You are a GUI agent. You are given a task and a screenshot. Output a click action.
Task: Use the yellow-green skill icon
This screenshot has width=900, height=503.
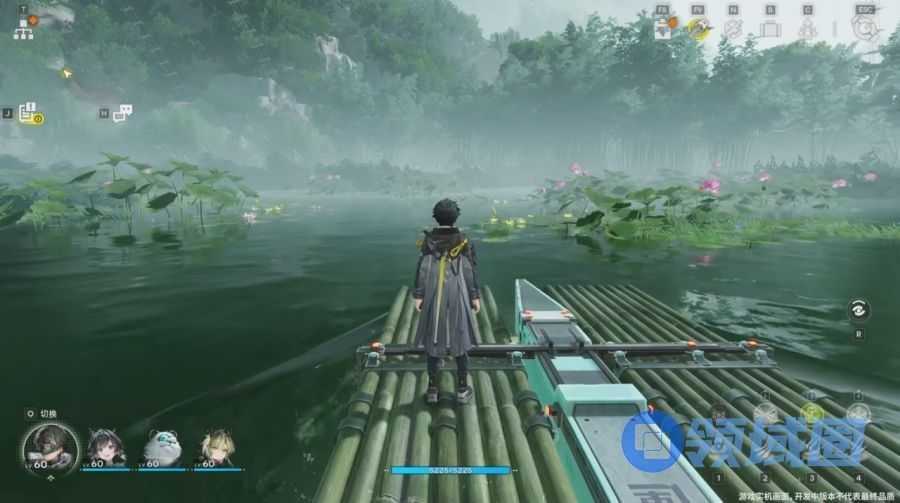812,413
